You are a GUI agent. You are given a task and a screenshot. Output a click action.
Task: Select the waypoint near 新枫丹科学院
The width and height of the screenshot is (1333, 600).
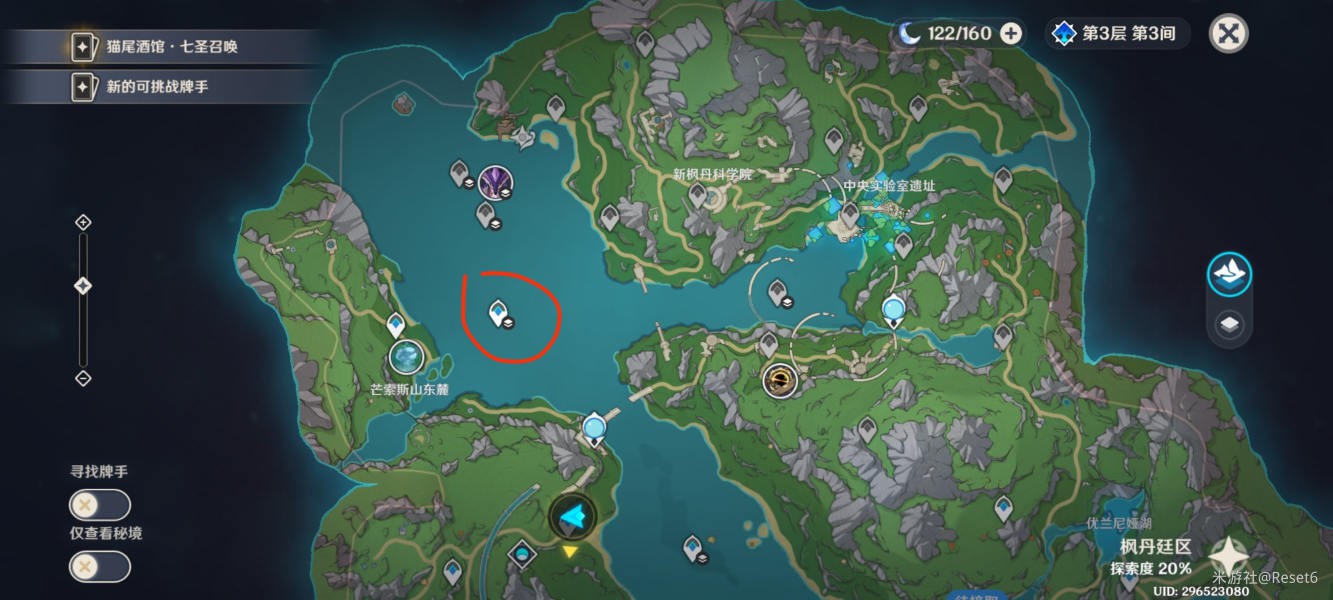tap(698, 195)
